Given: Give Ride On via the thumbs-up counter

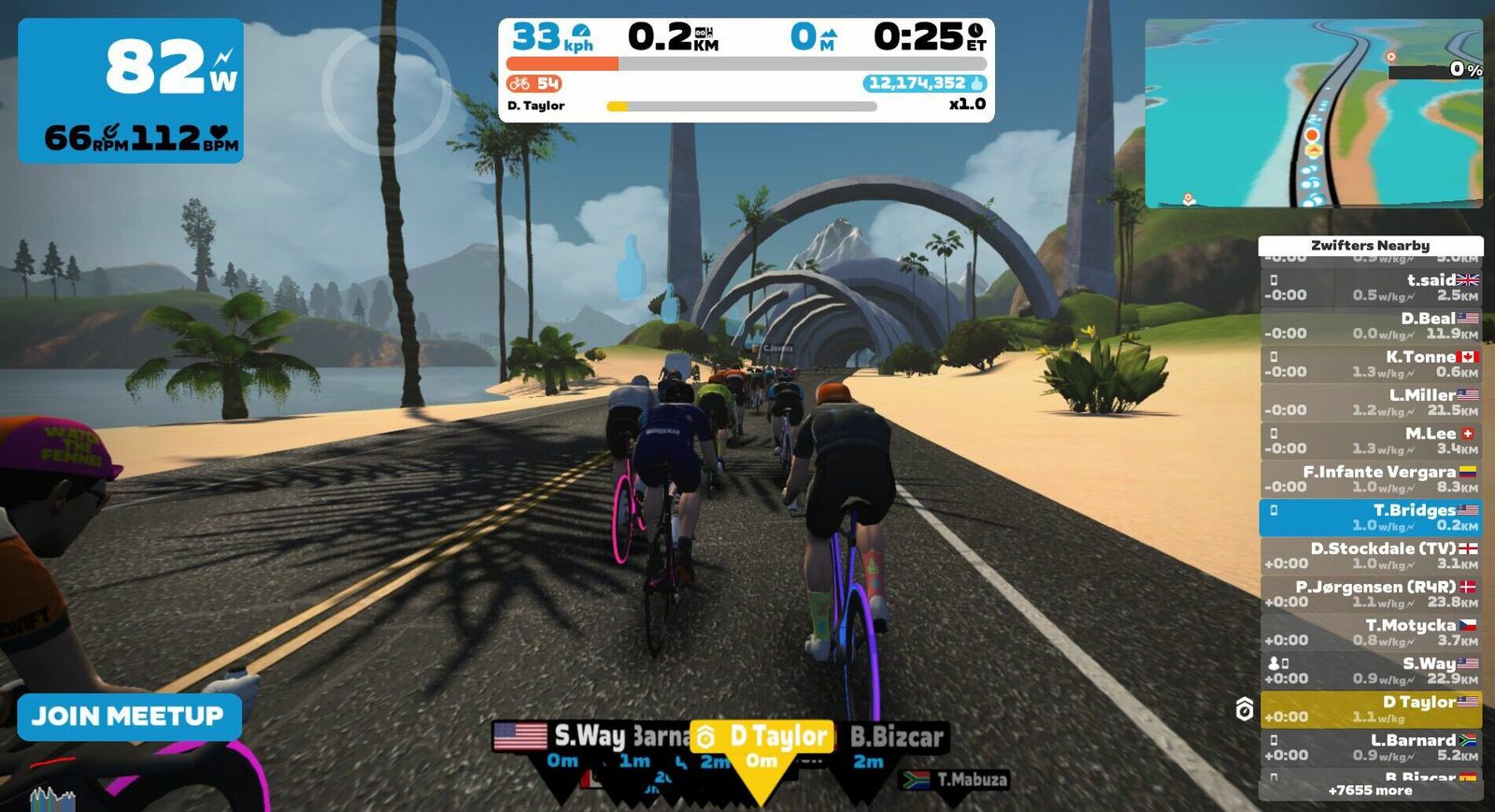Looking at the screenshot, I should point(924,83).
